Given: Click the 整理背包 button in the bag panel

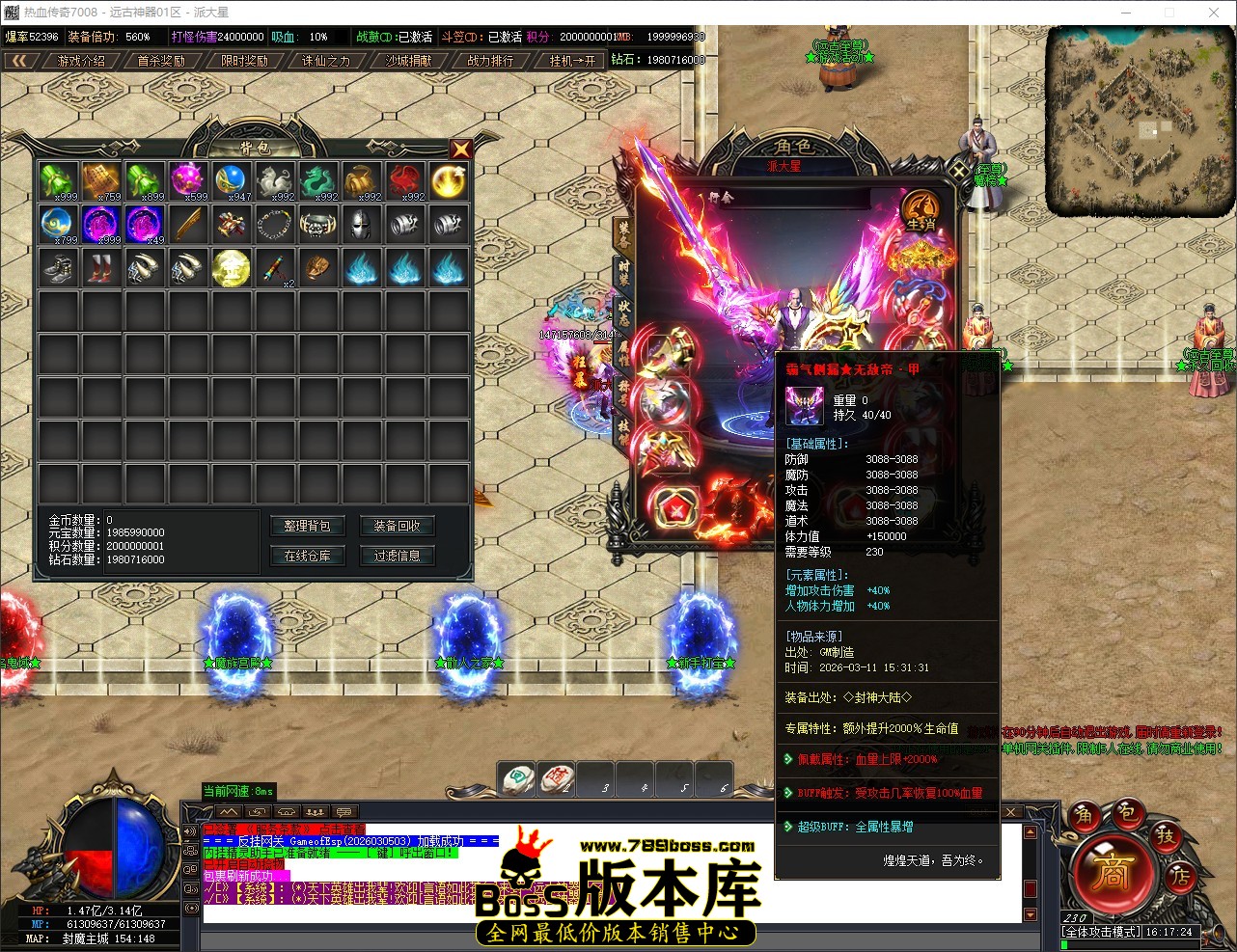Looking at the screenshot, I should click(x=308, y=526).
